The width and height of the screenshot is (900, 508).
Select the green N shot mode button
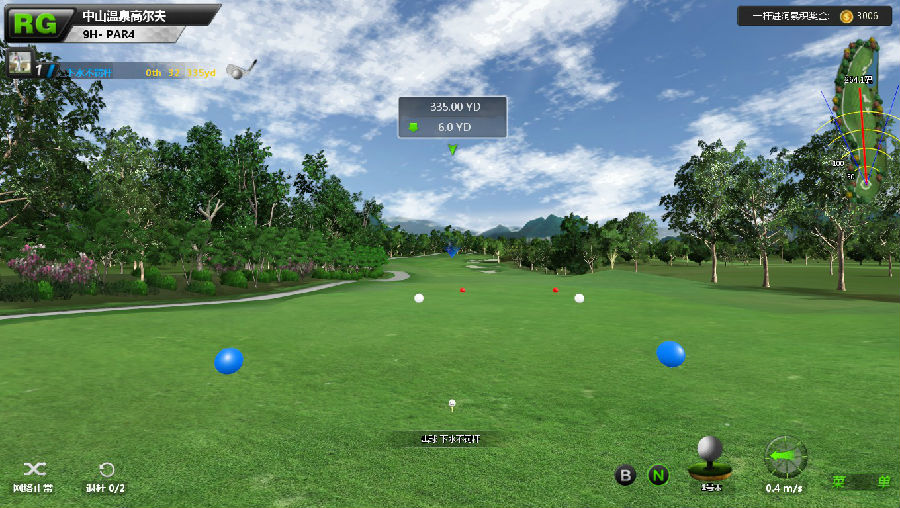pyautogui.click(x=657, y=475)
